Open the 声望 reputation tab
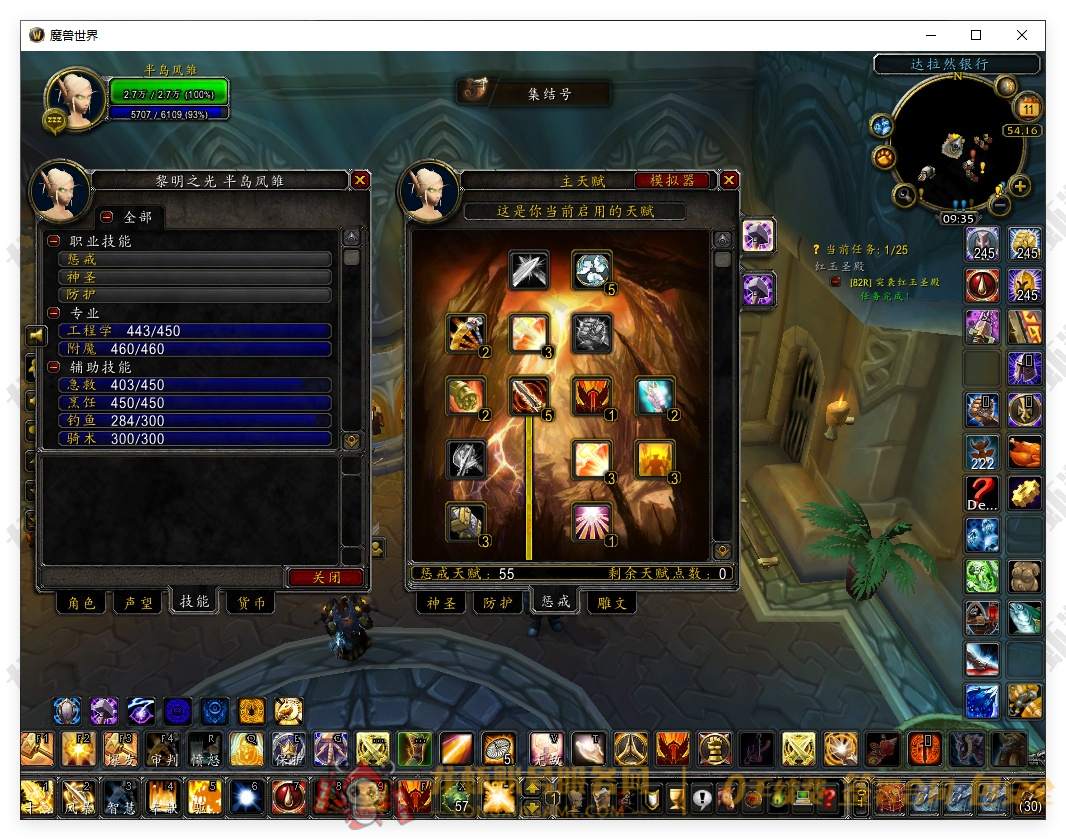Image resolution: width=1066 pixels, height=840 pixels. click(x=138, y=602)
